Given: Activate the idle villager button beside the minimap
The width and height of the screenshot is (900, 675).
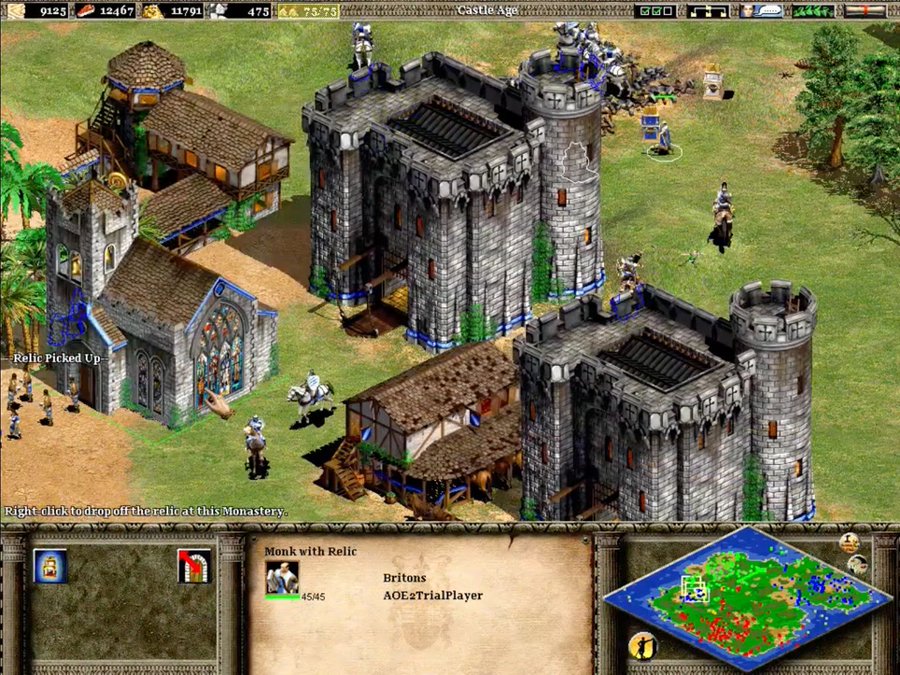Looking at the screenshot, I should click(x=642, y=646).
